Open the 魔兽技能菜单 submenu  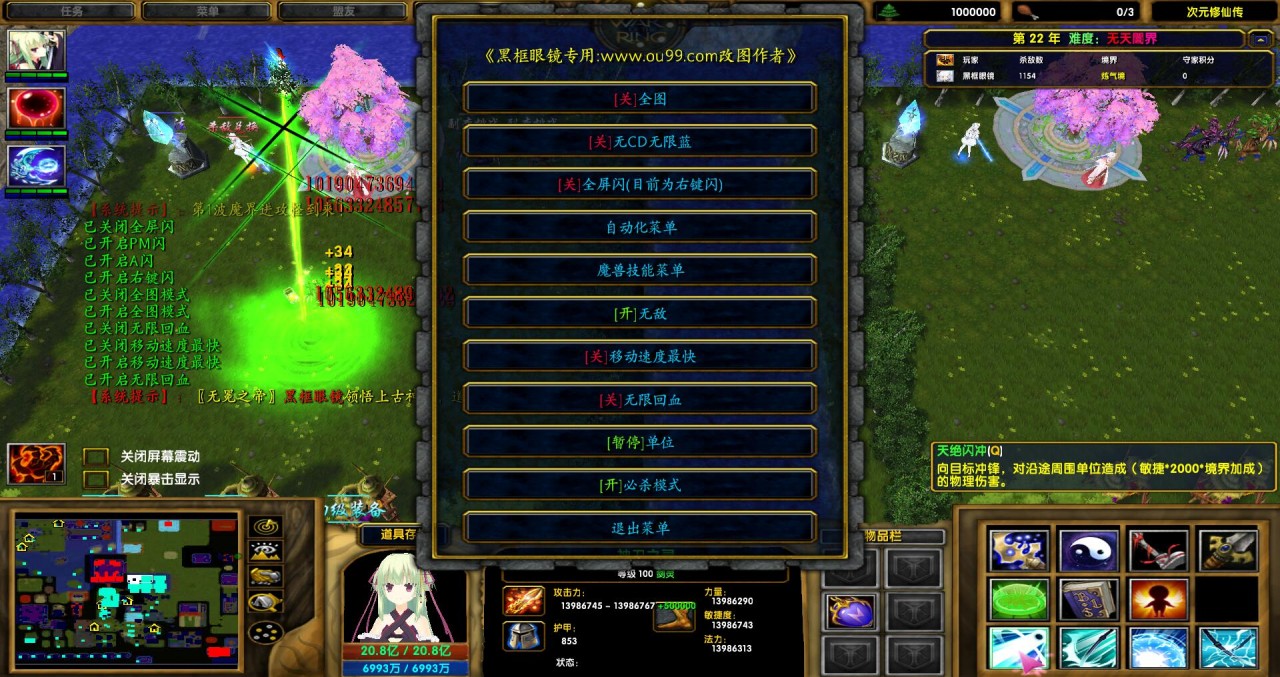coord(640,270)
